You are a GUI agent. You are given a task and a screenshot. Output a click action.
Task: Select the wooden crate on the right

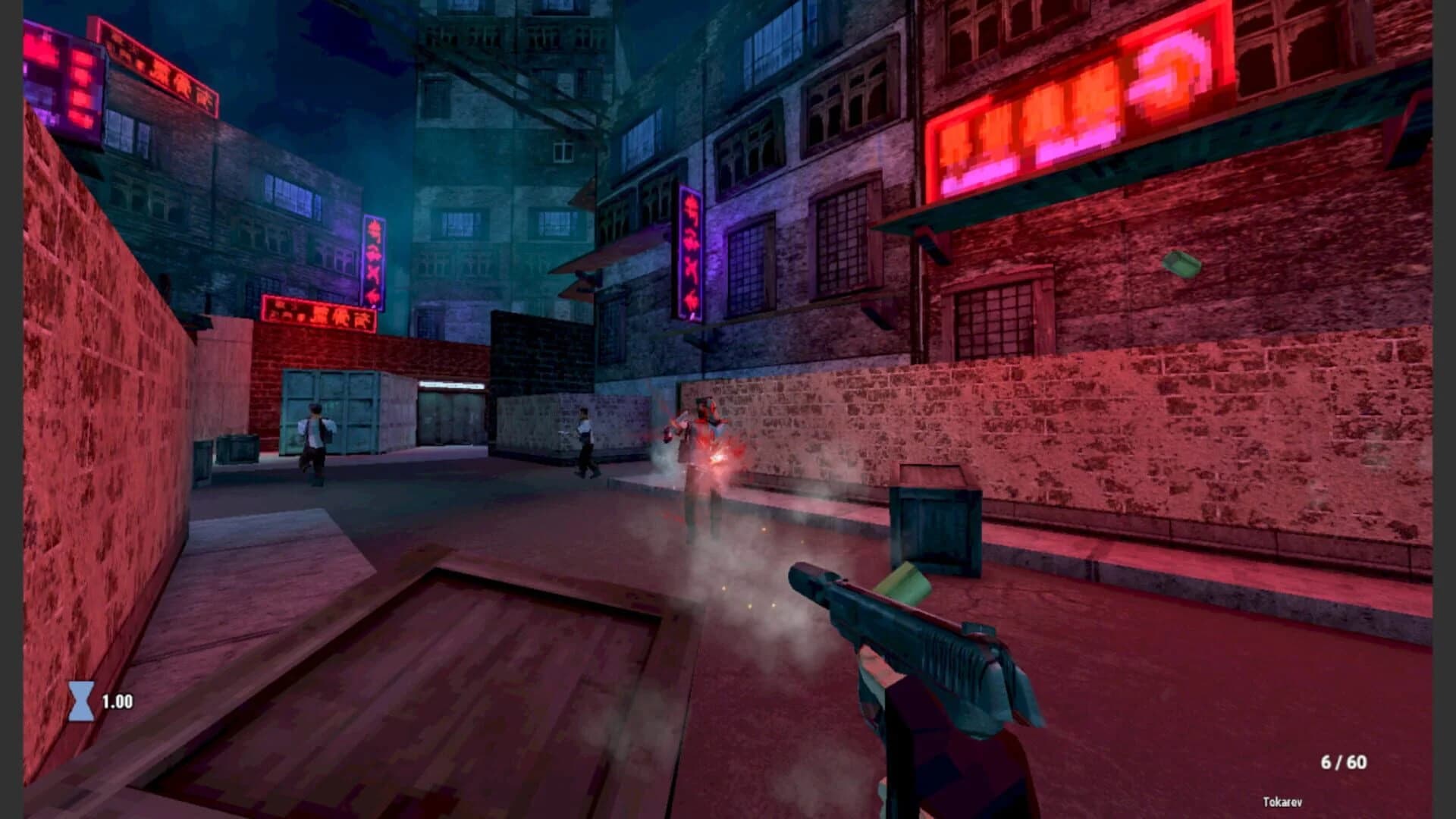[937, 523]
